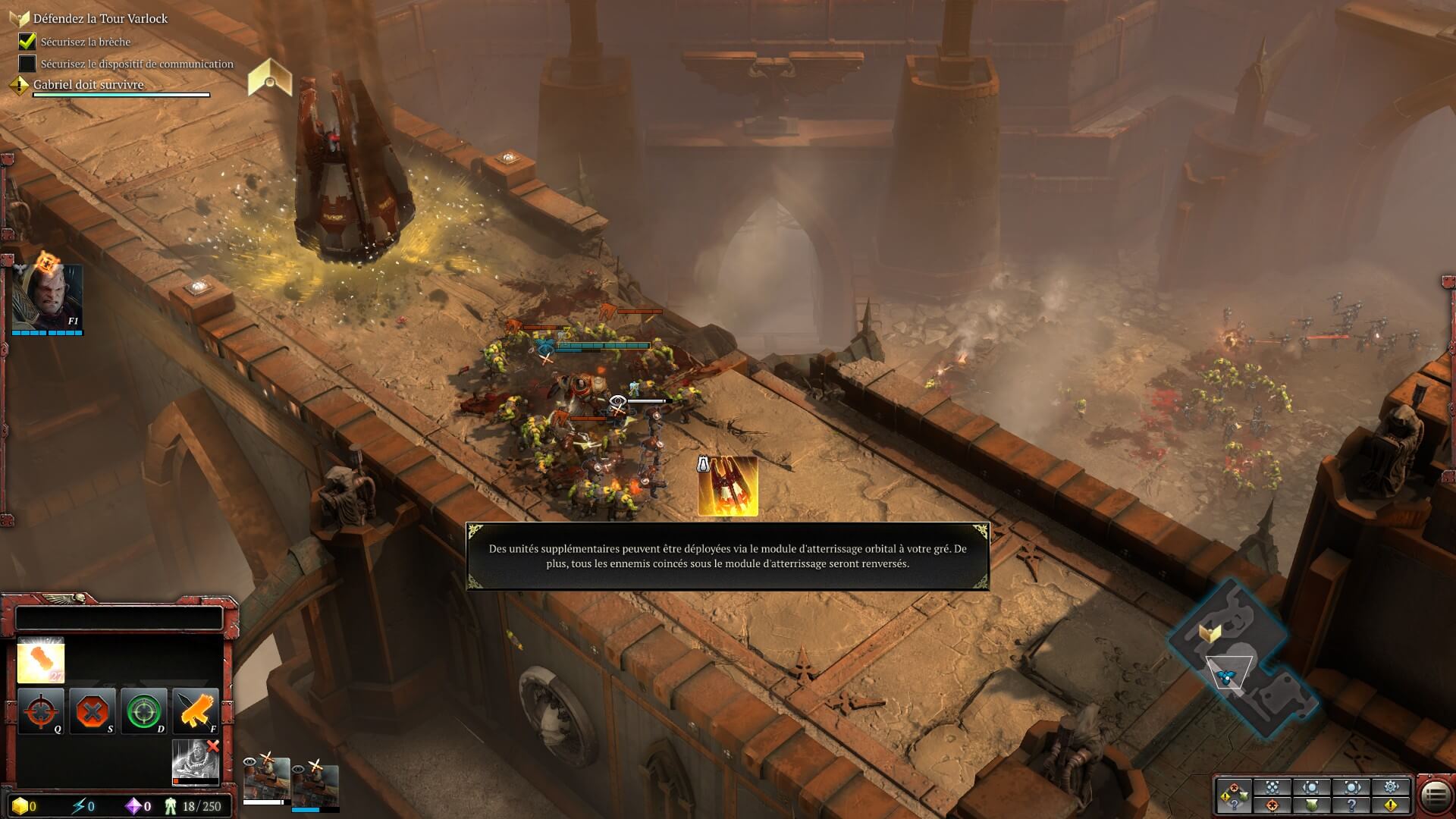The height and width of the screenshot is (819, 1456).
Task: Click the red octagon stop command
Action: pos(92,711)
